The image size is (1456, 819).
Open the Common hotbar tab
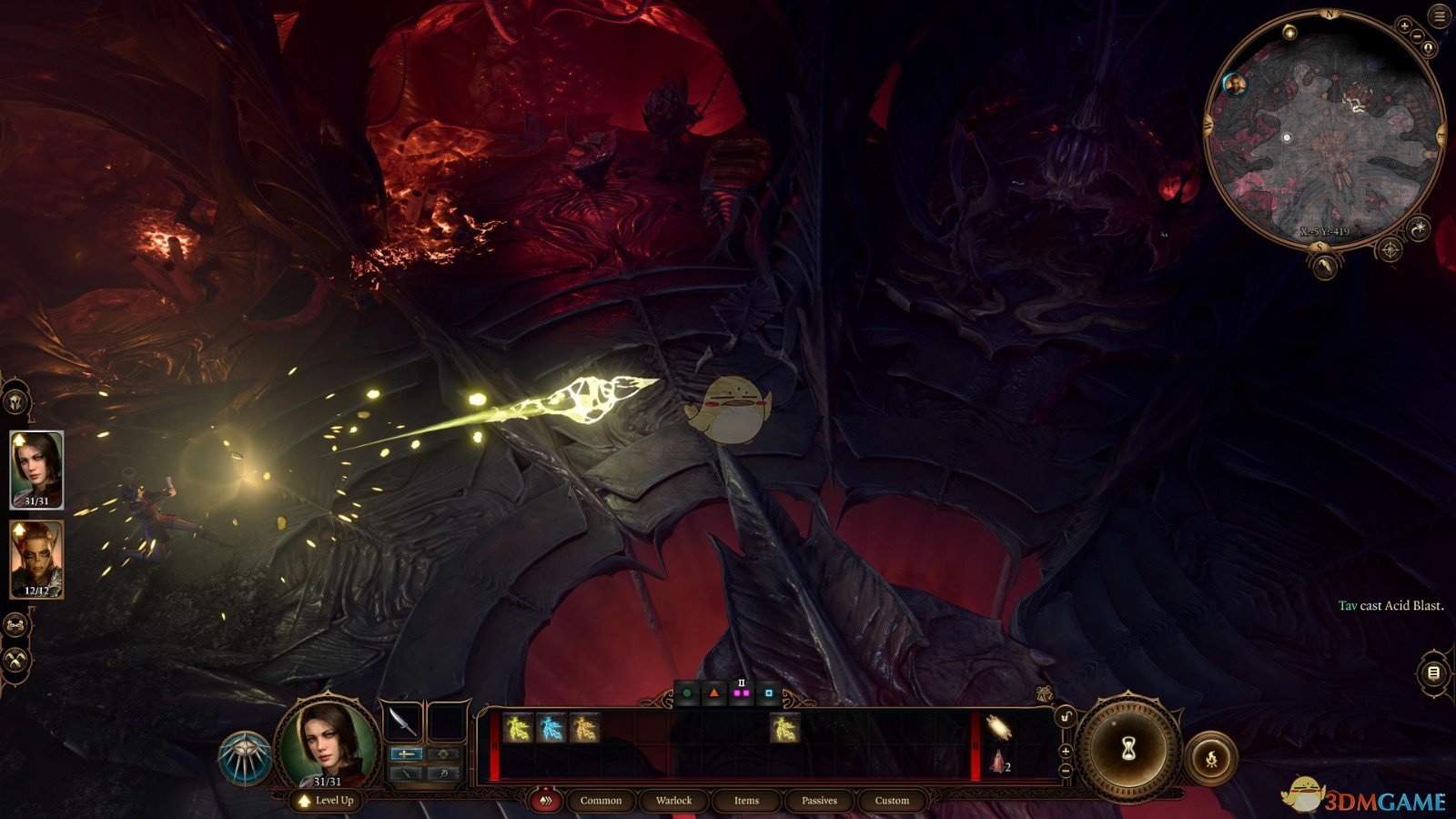click(x=601, y=801)
